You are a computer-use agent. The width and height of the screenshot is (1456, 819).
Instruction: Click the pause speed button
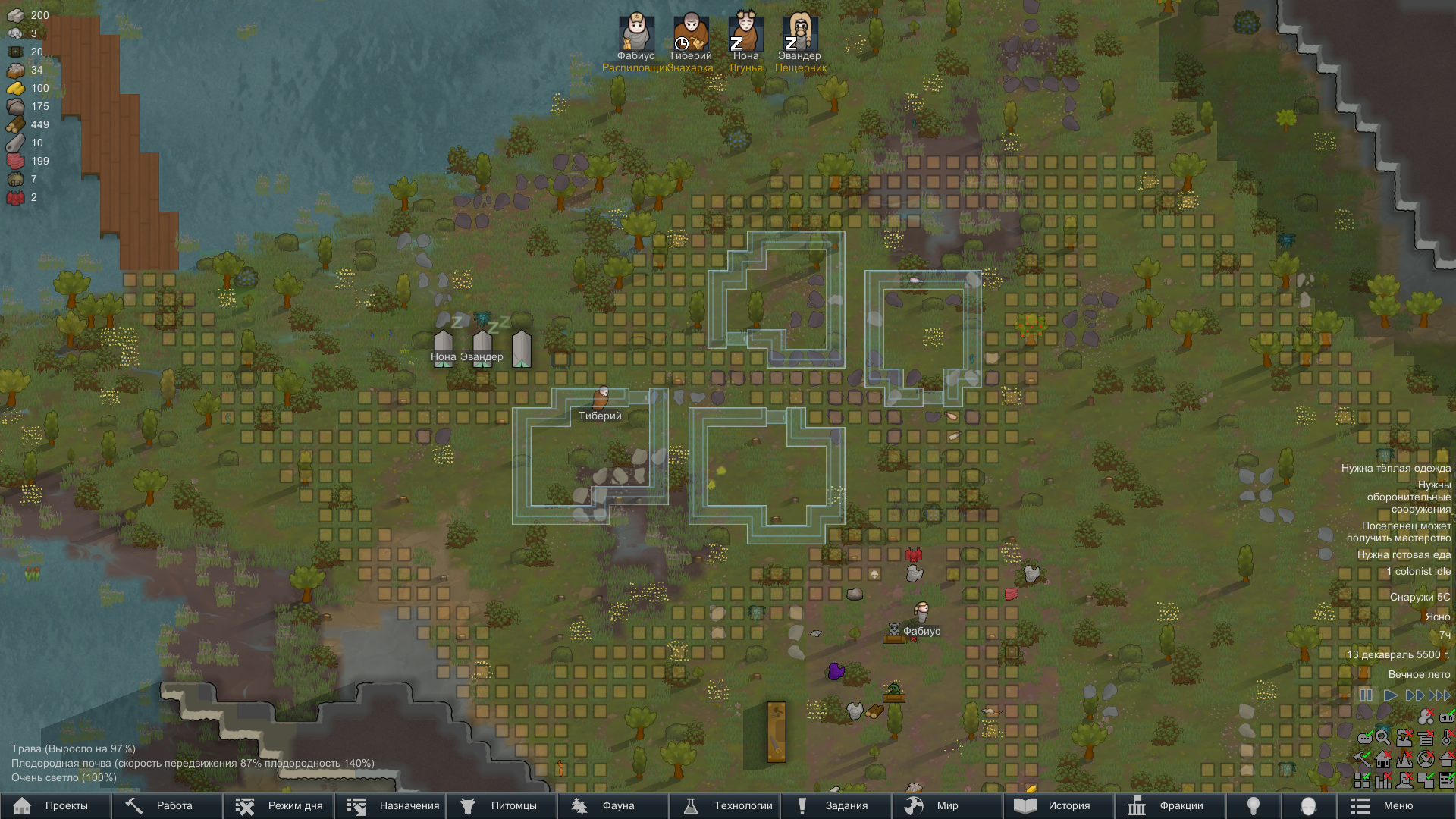pyautogui.click(x=1366, y=695)
